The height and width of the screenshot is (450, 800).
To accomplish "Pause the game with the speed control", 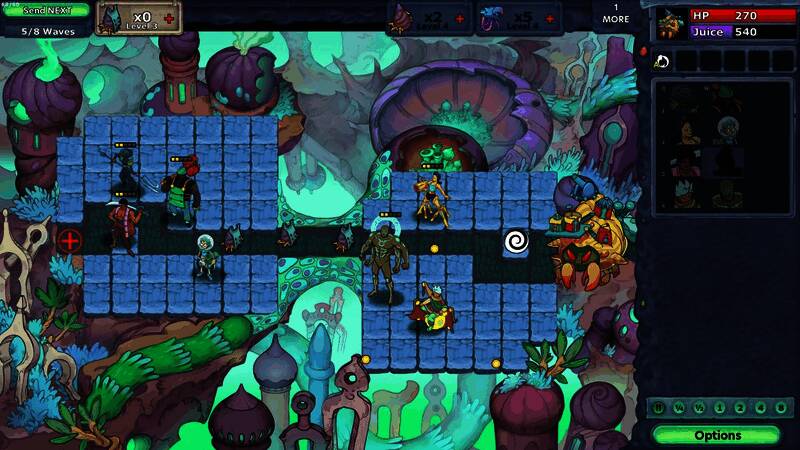I will coord(660,408).
